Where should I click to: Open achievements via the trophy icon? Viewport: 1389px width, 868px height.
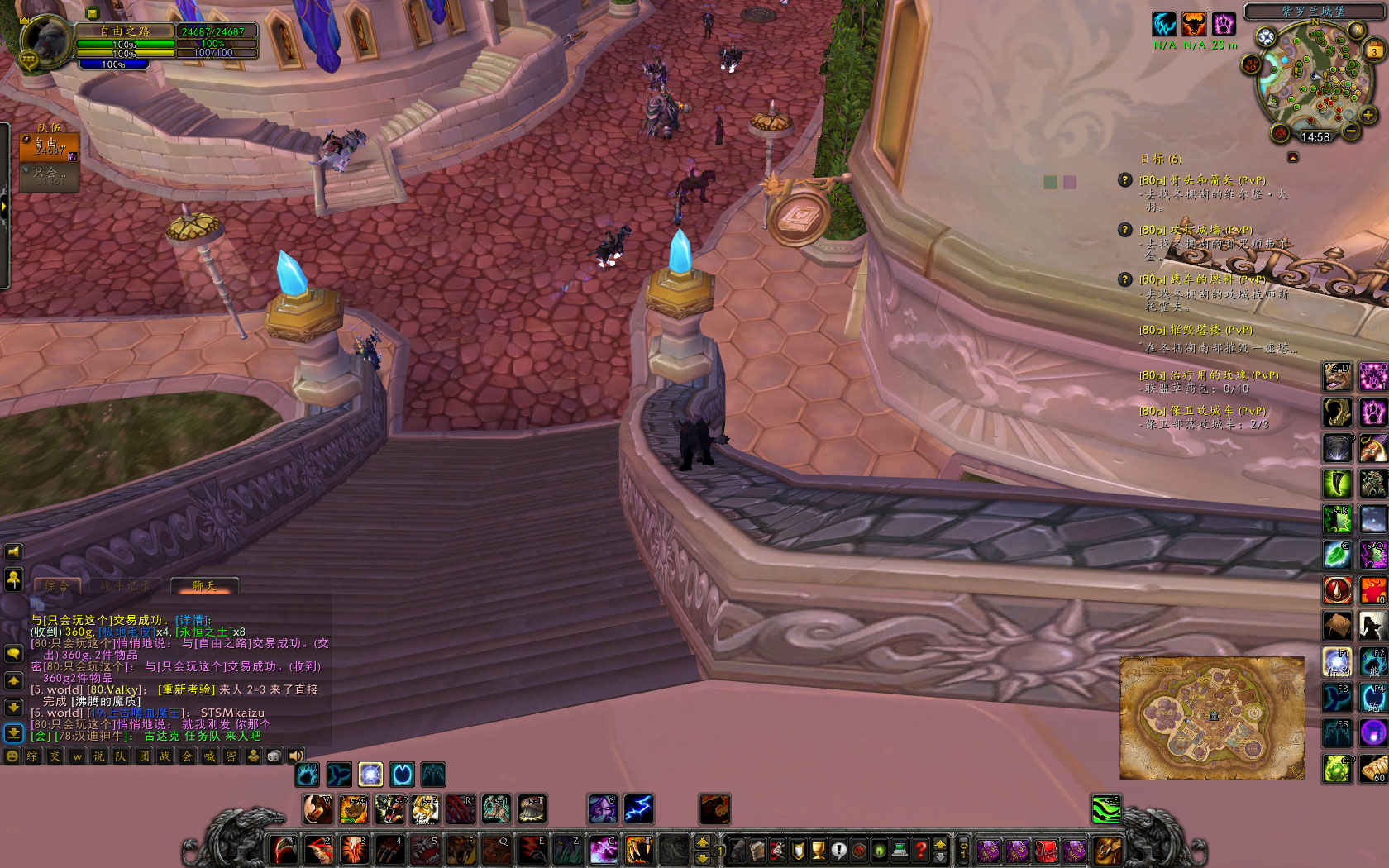[x=817, y=850]
